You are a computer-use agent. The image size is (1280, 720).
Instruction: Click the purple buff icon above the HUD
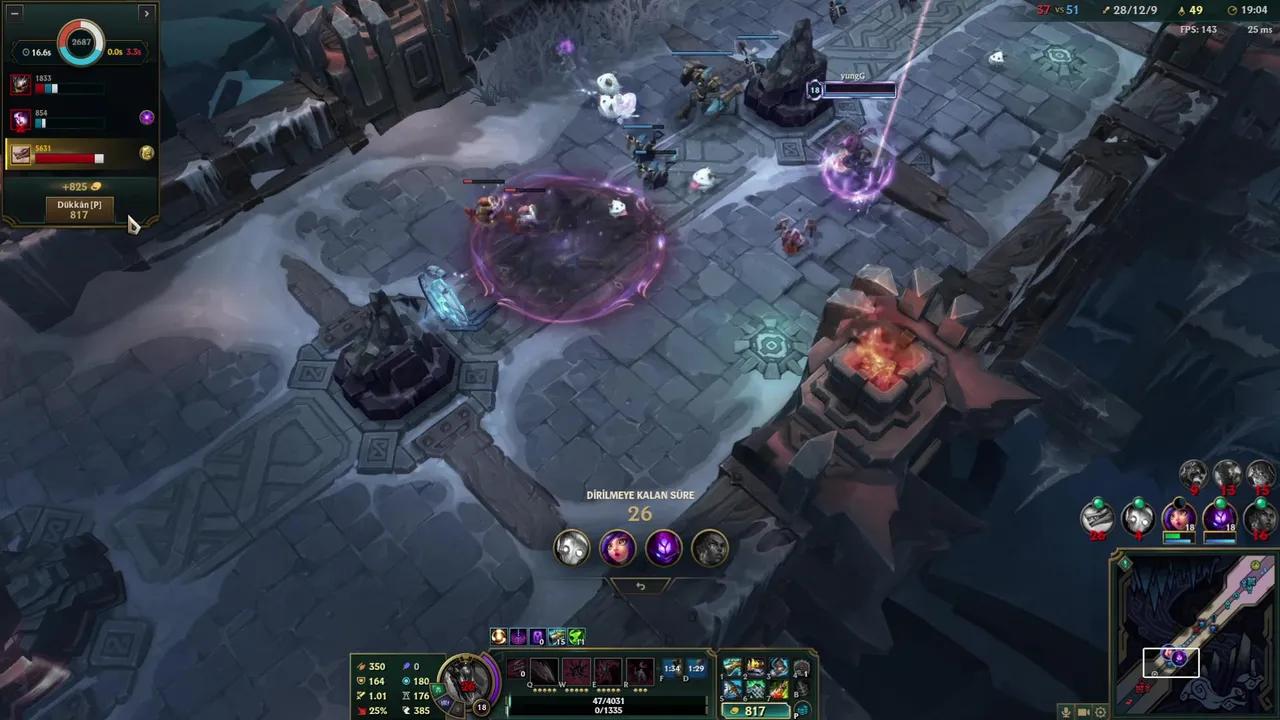[518, 637]
